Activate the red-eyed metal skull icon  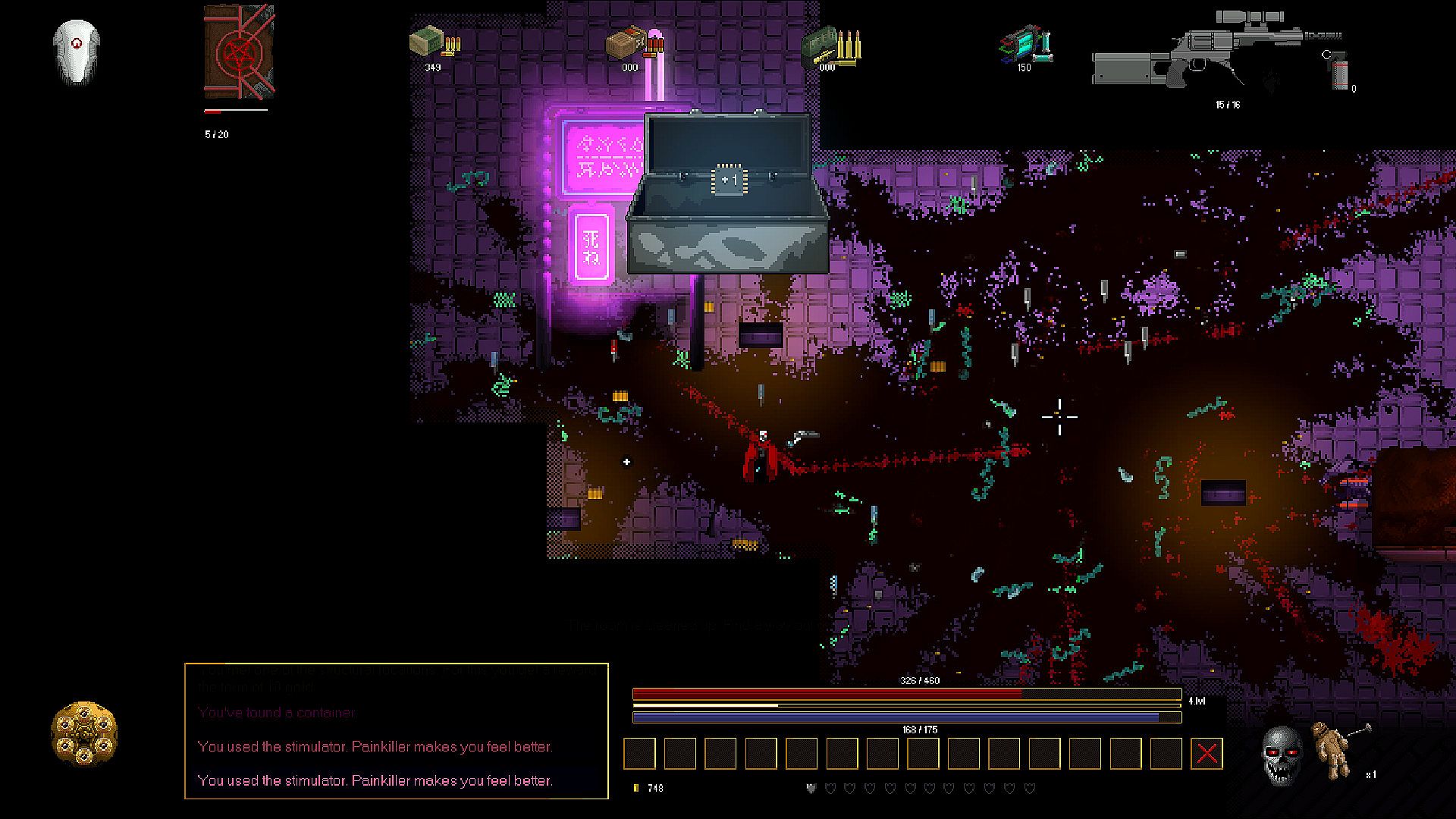(x=1282, y=753)
